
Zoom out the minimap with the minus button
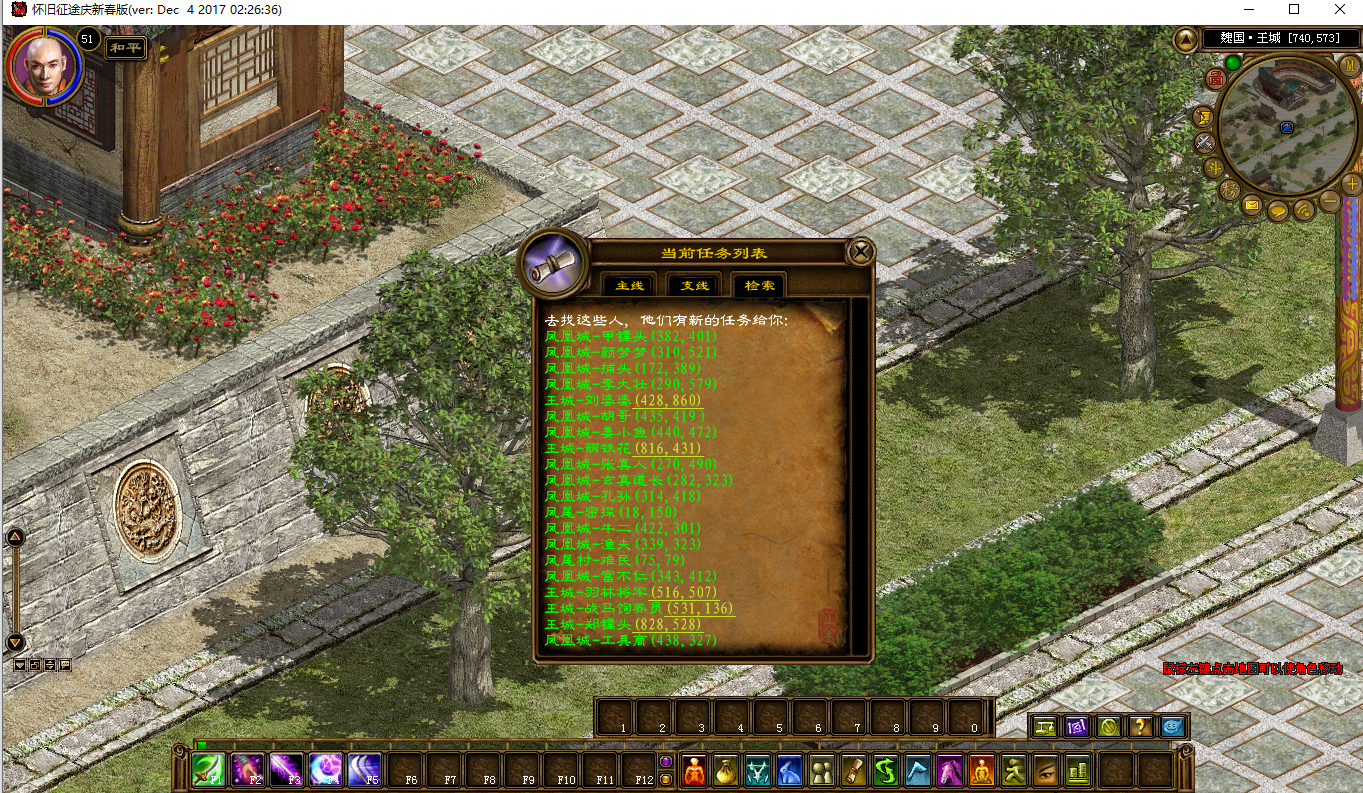(1329, 201)
